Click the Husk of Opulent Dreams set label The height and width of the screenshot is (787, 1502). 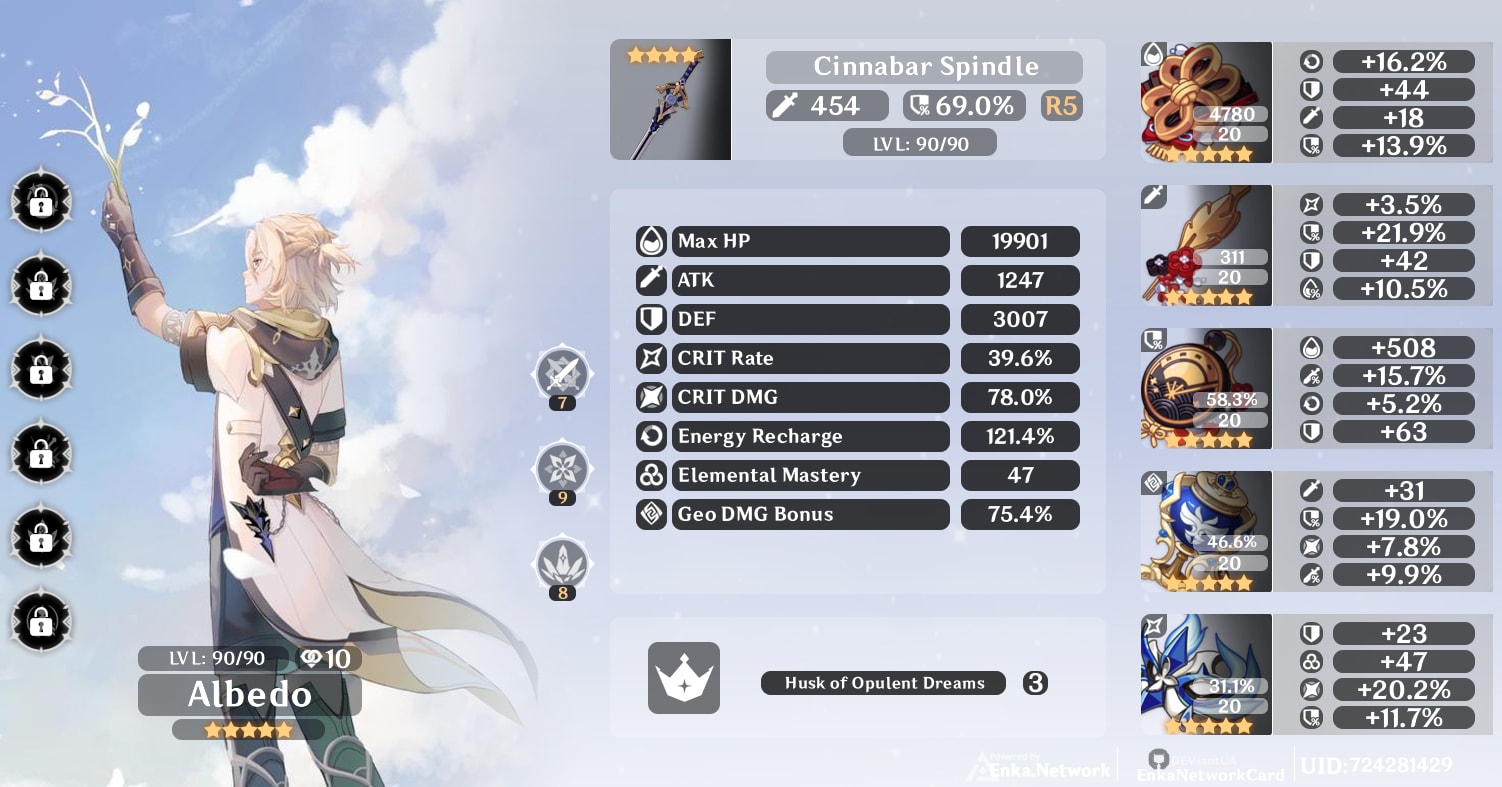pyautogui.click(x=883, y=683)
